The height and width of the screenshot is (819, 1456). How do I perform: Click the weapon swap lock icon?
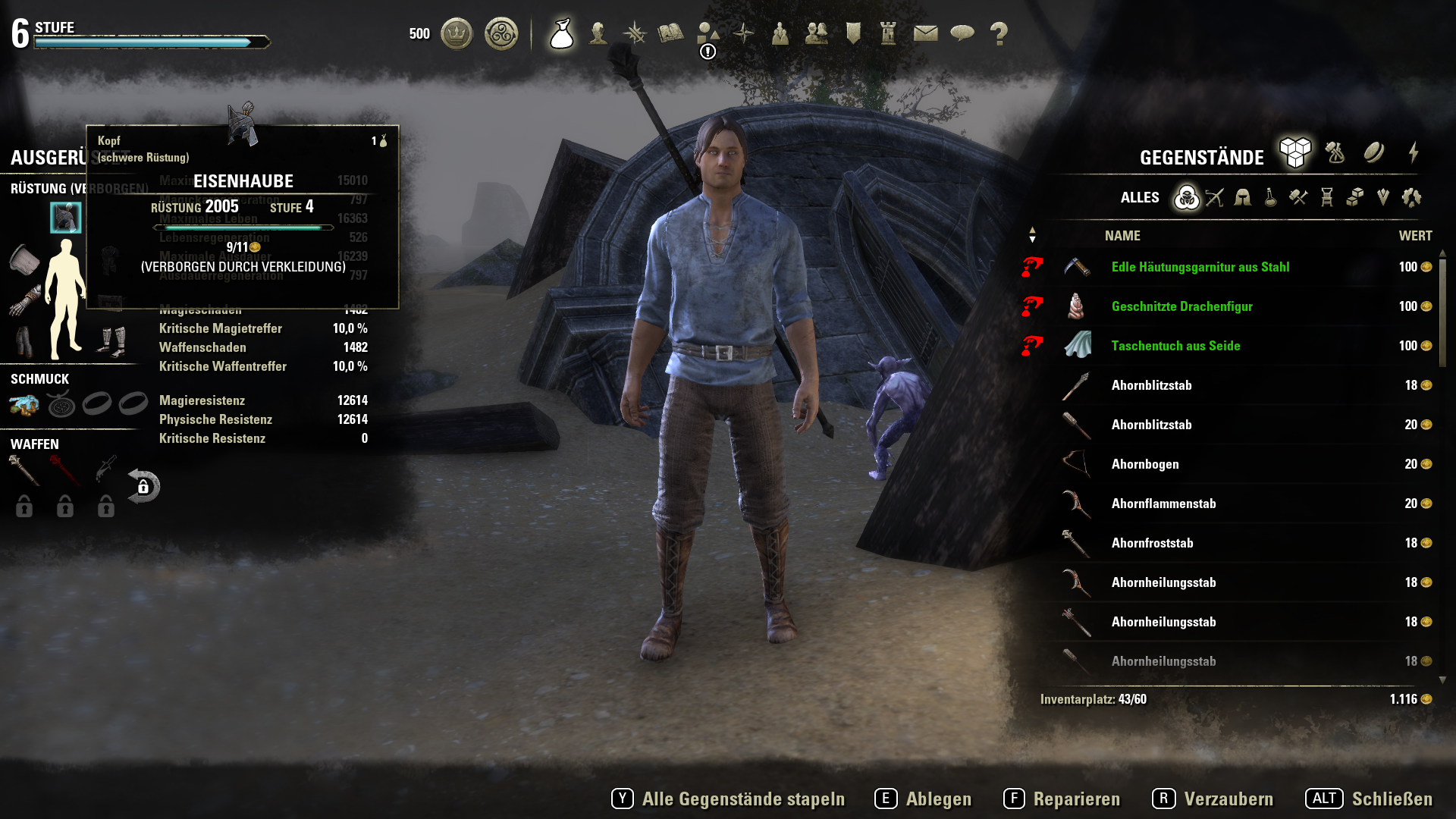pos(143,486)
